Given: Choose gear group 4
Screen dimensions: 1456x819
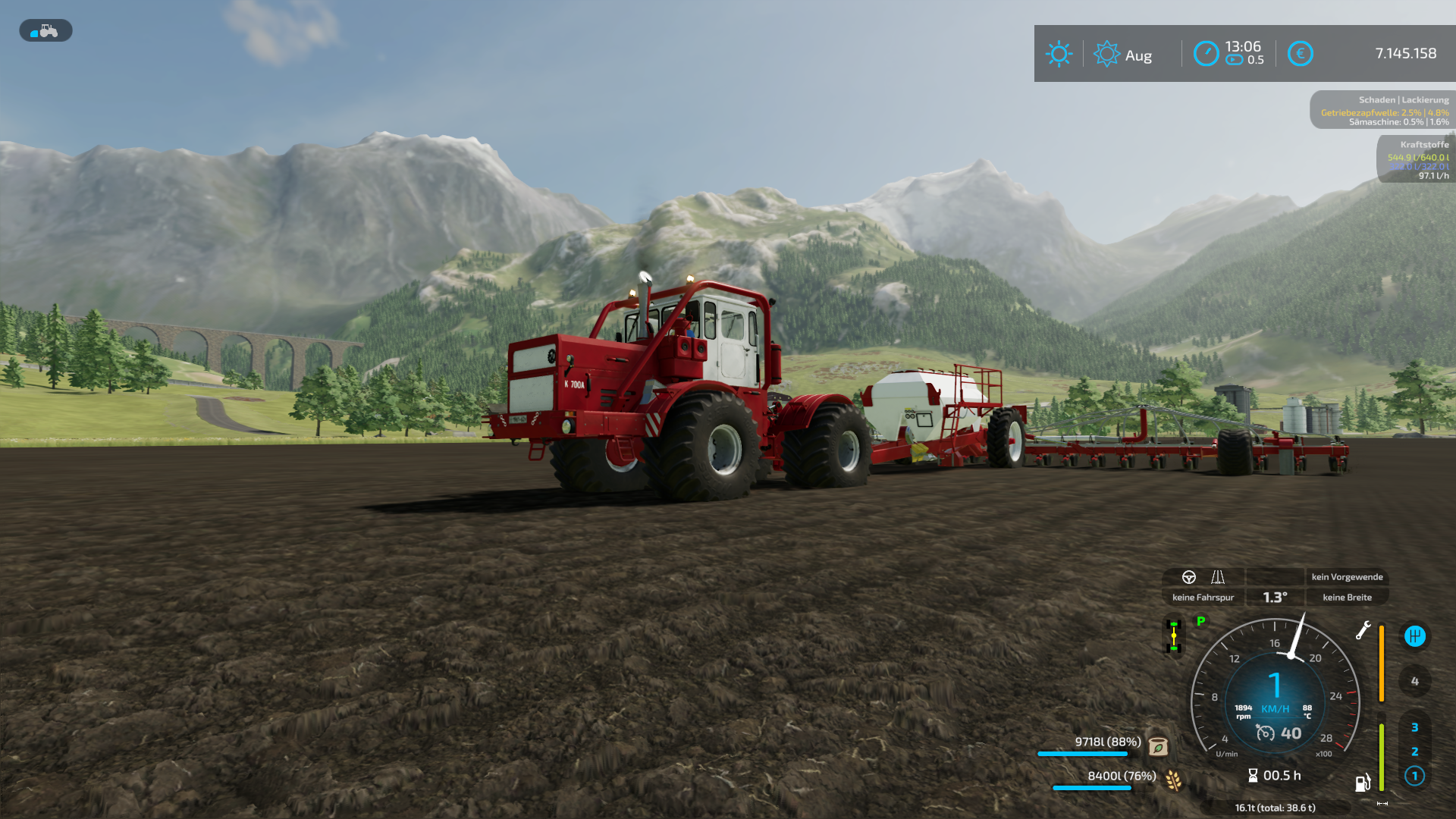Looking at the screenshot, I should click(x=1414, y=681).
